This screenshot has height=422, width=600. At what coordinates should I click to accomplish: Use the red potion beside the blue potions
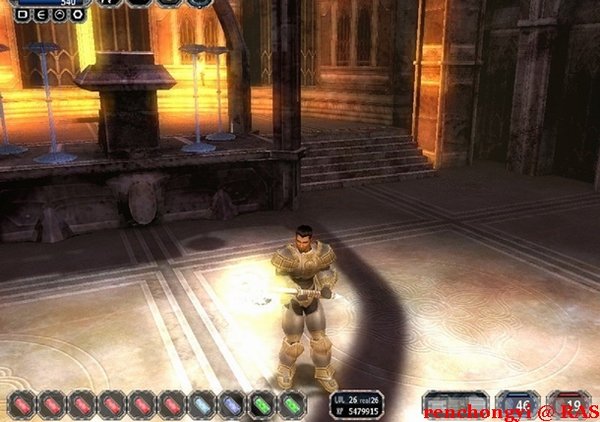pos(172,404)
